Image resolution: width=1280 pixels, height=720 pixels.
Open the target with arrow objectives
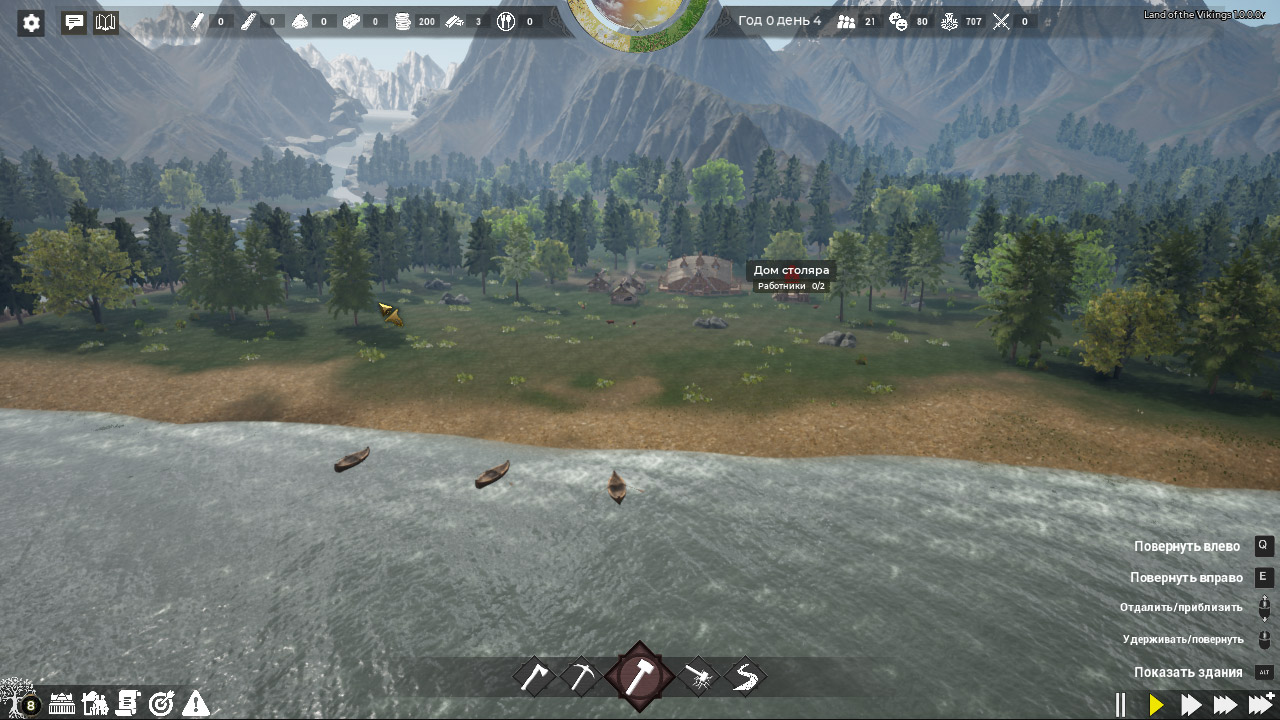(161, 704)
